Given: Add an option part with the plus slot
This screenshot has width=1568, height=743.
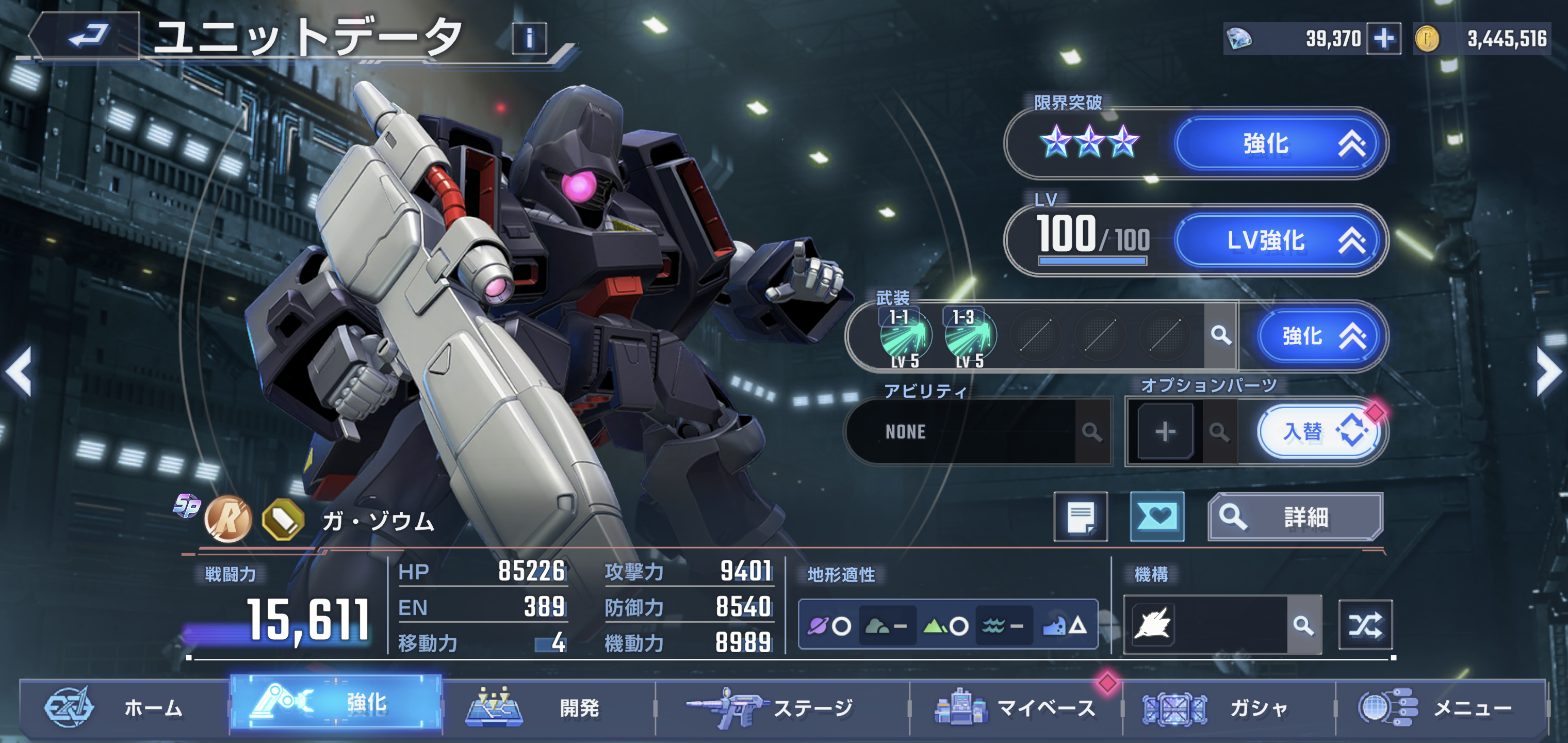Looking at the screenshot, I should pyautogui.click(x=1165, y=432).
